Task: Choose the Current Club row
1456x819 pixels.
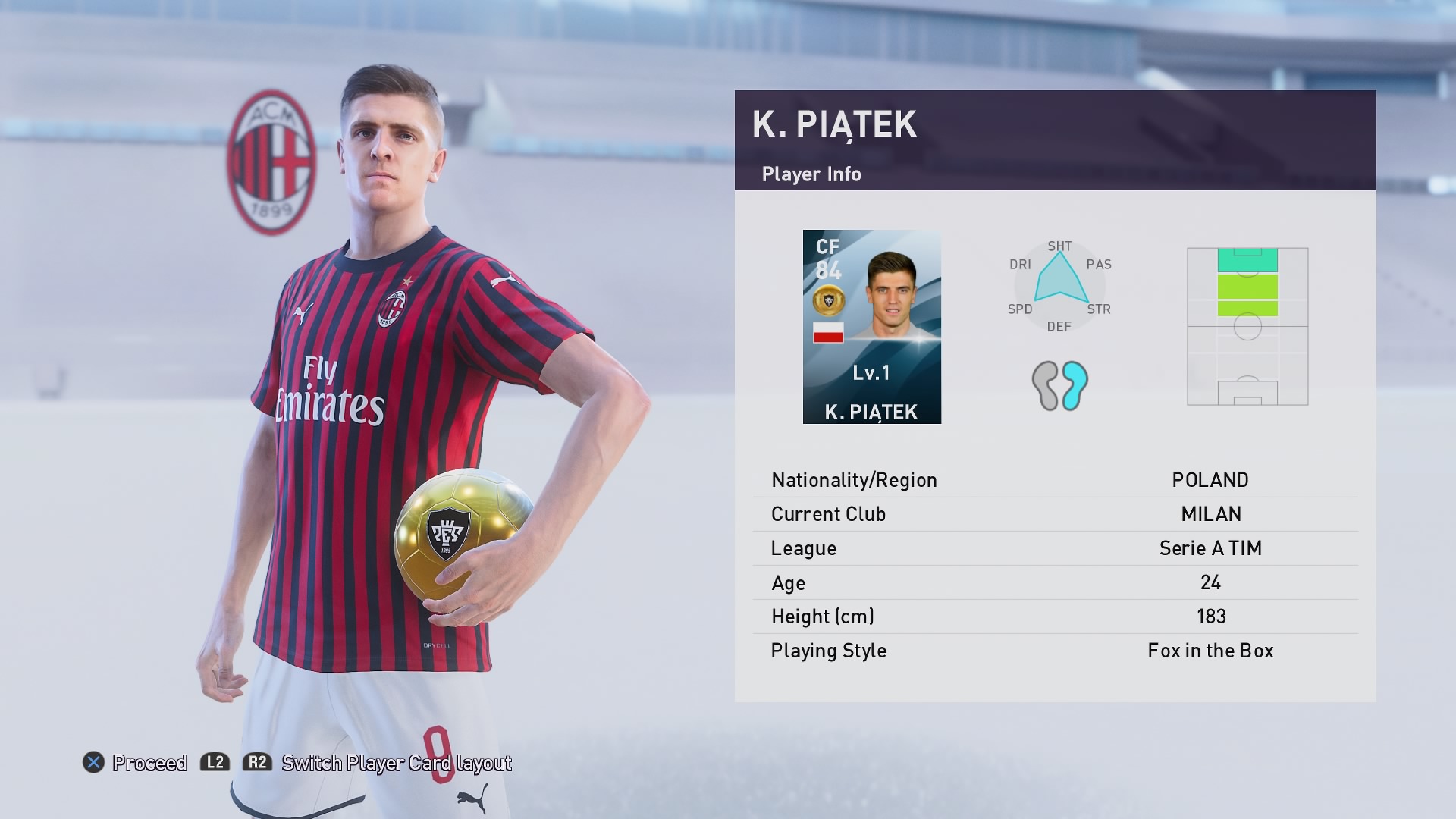Action: click(1055, 514)
